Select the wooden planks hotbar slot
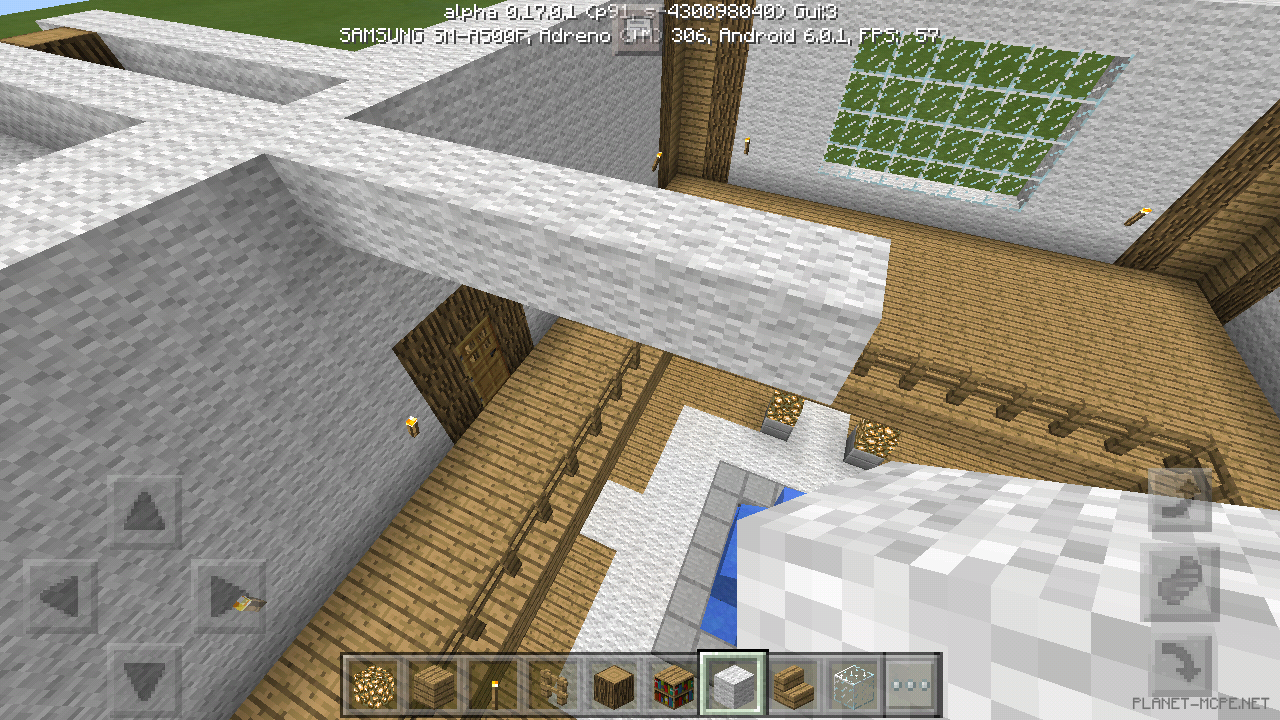 tap(435, 685)
